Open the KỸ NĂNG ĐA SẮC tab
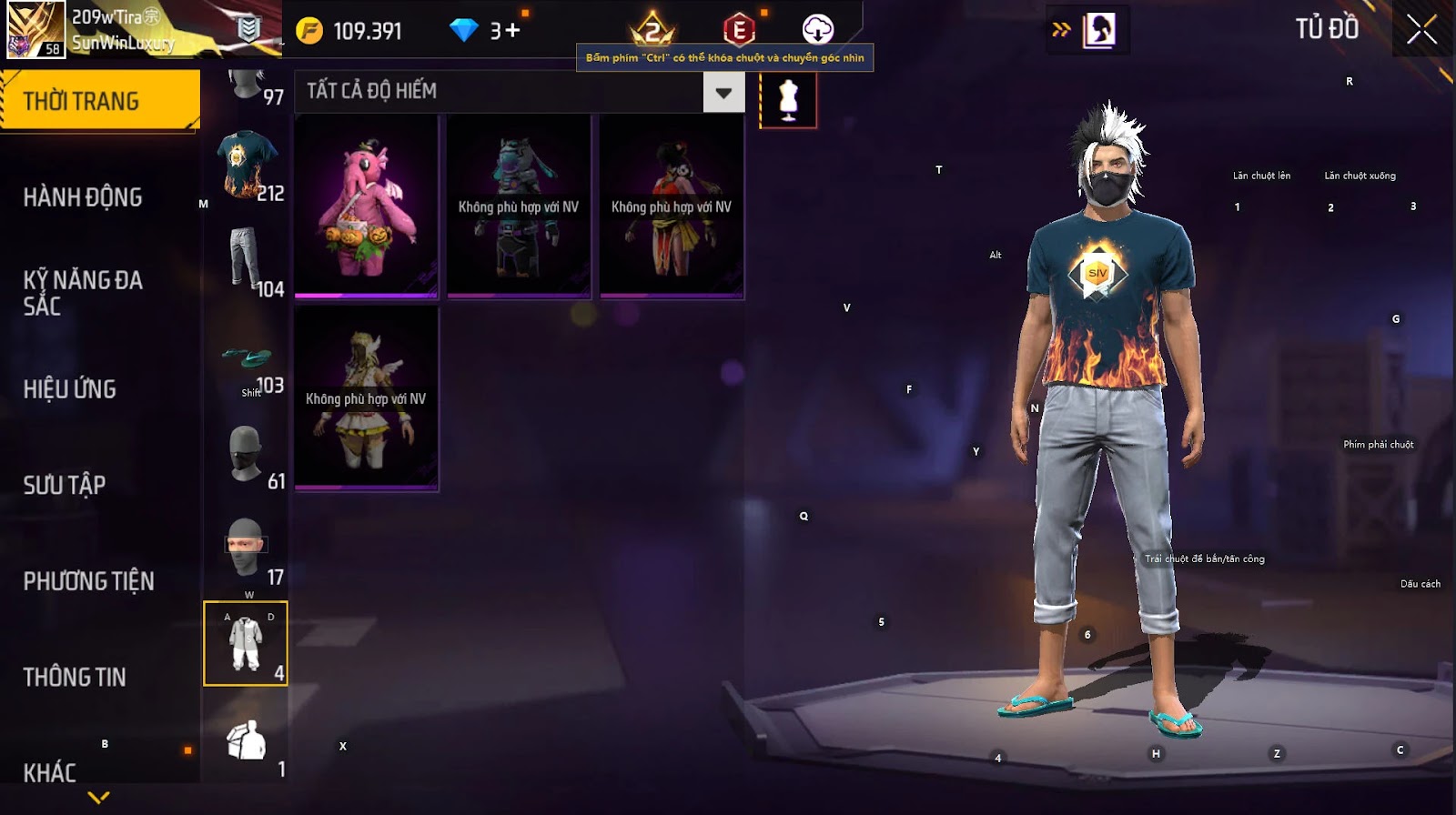 83,293
